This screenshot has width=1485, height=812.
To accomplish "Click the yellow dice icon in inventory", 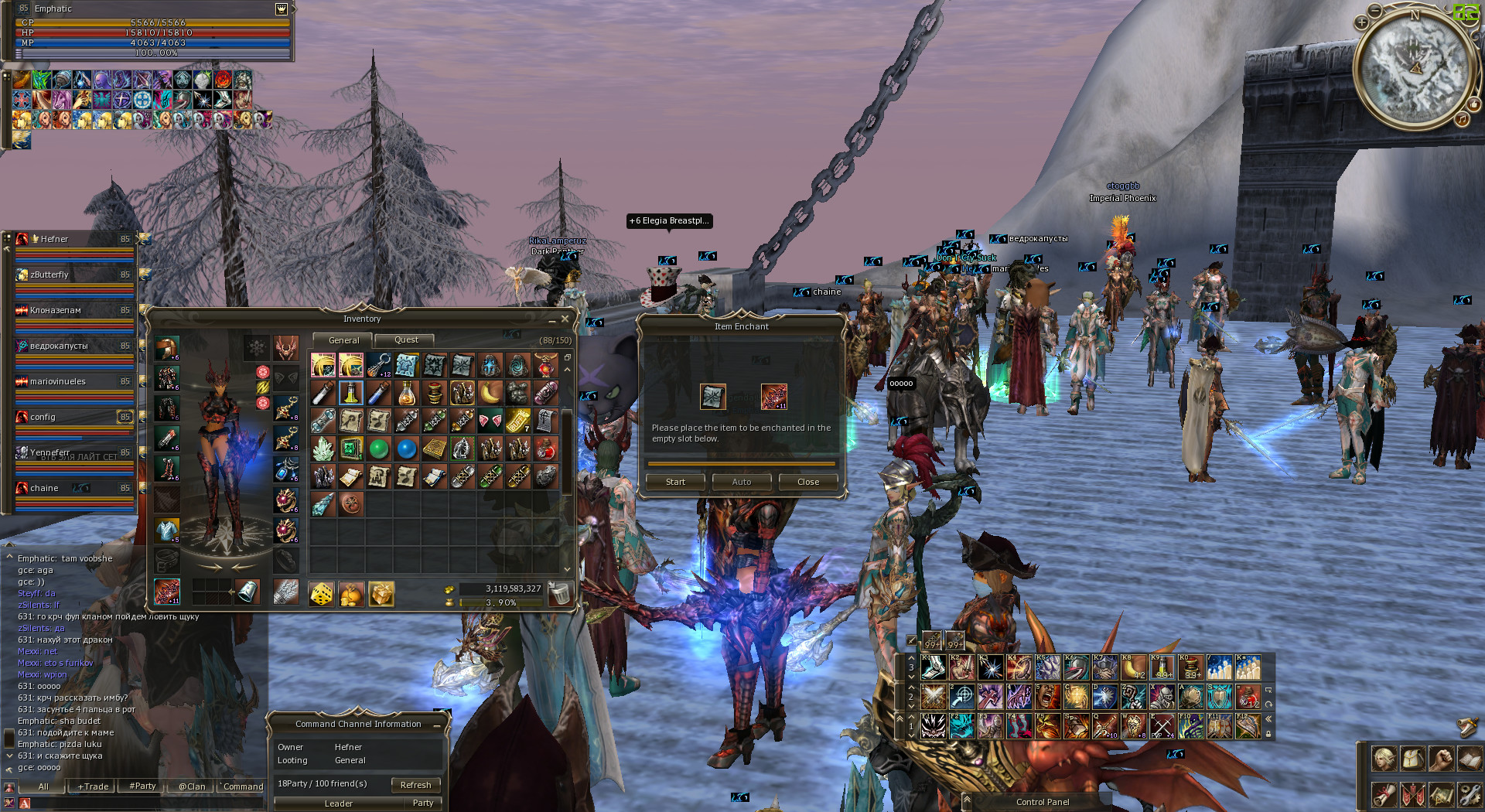I will [321, 594].
